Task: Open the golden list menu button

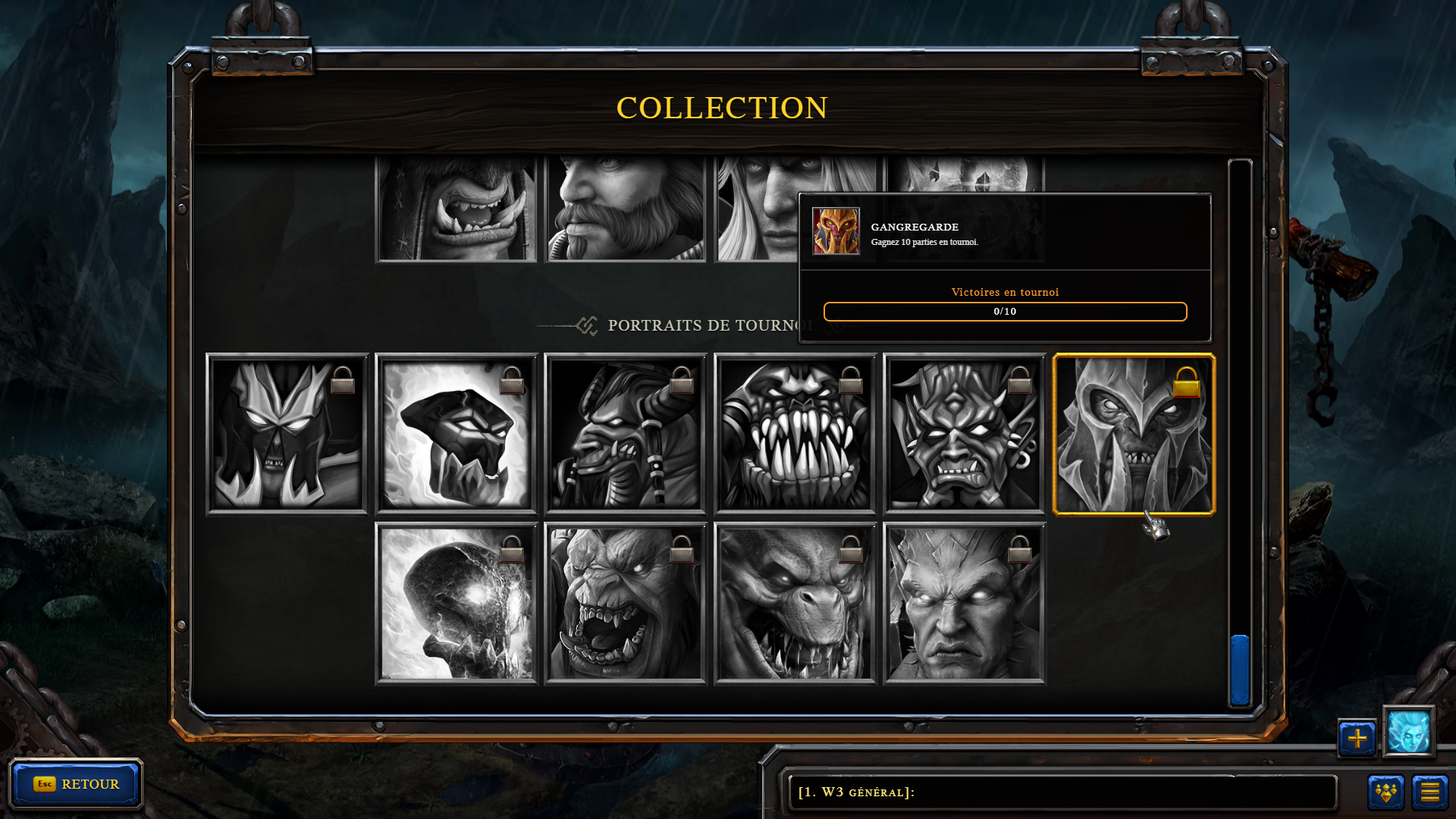Action: pyautogui.click(x=1429, y=792)
